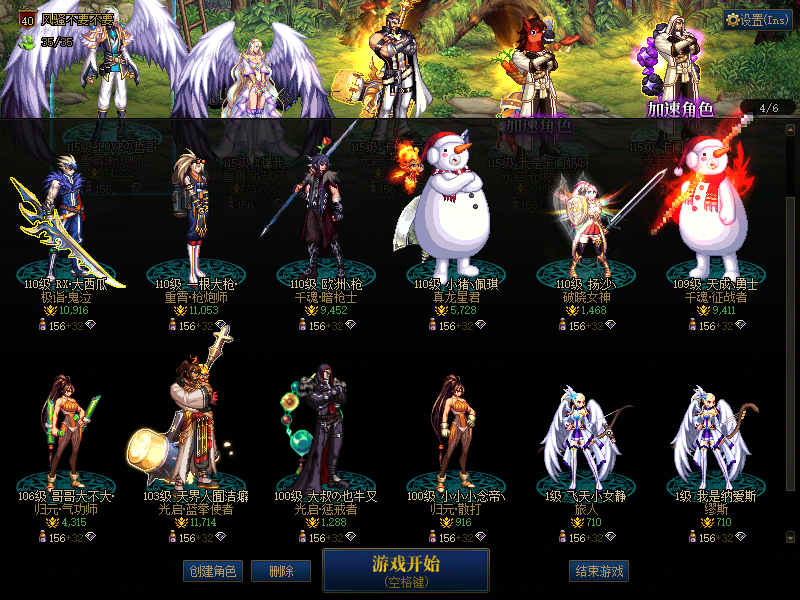This screenshot has height=600, width=800.
Task: Open the 设置 settings button
Action: [x=758, y=20]
